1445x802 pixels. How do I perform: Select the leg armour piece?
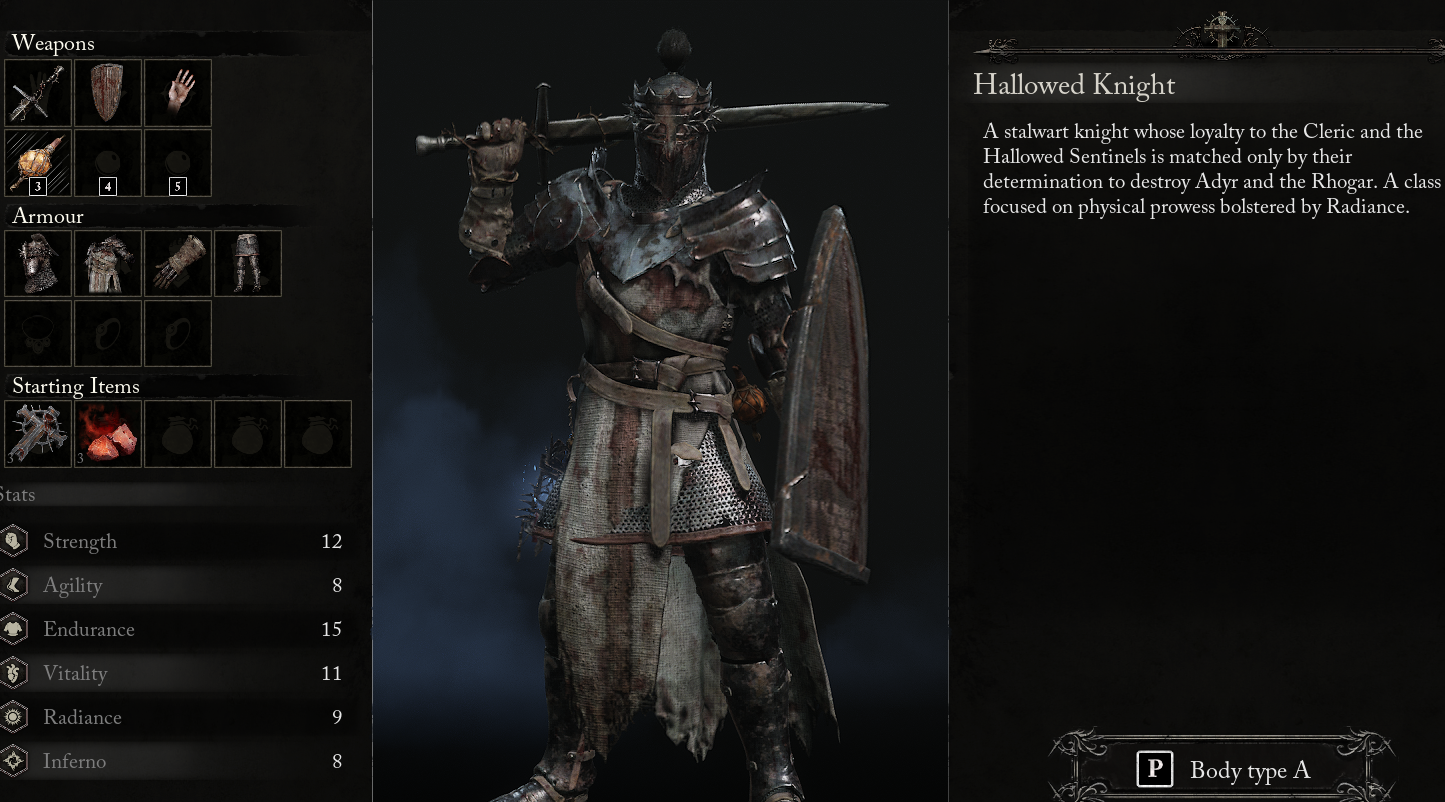(247, 263)
